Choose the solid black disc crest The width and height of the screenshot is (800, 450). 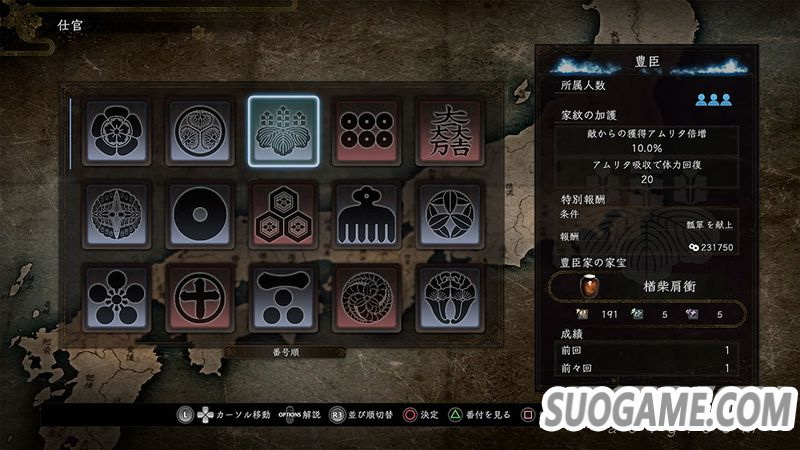200,214
